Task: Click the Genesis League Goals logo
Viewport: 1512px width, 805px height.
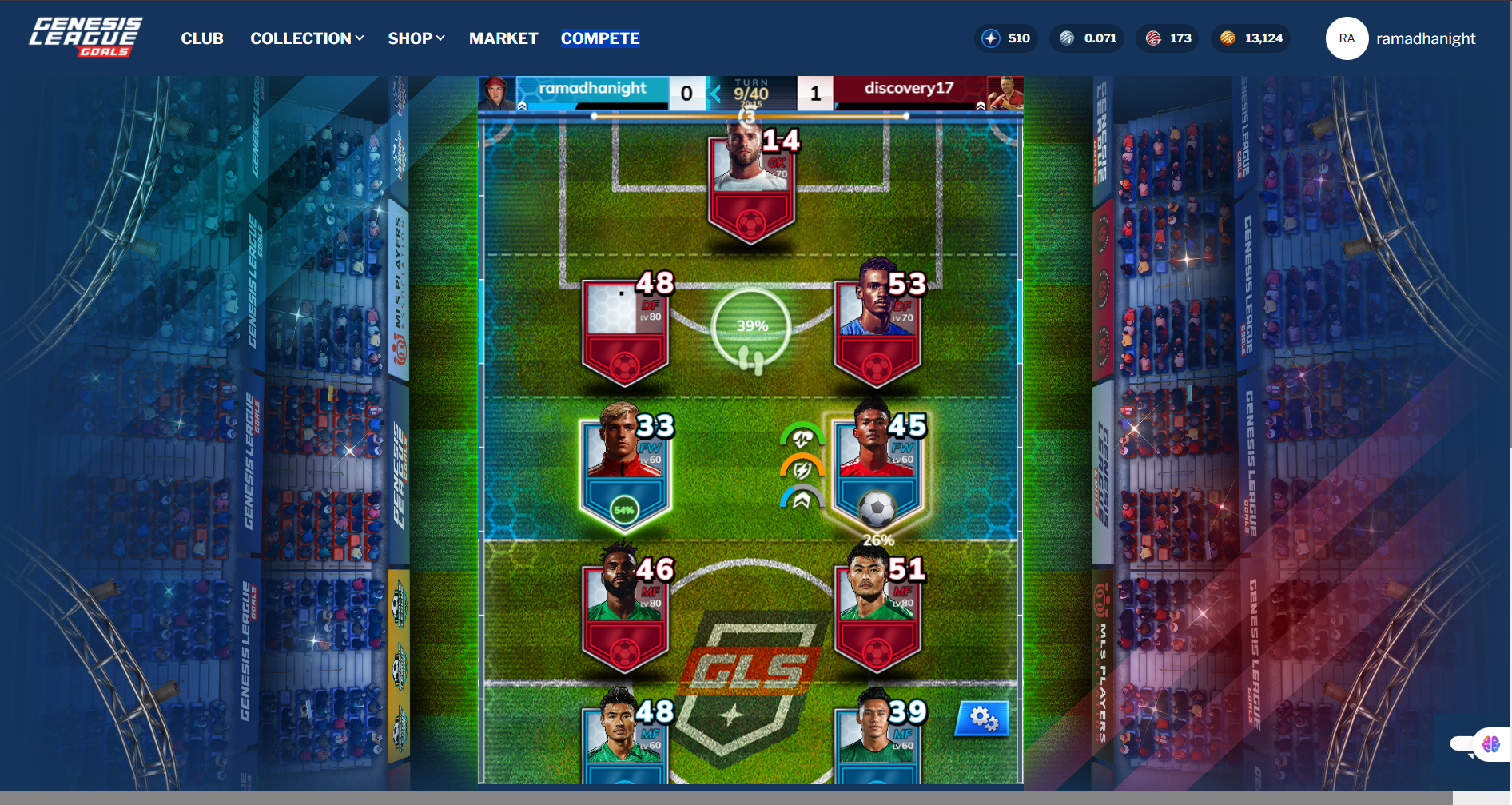Action: (86, 38)
